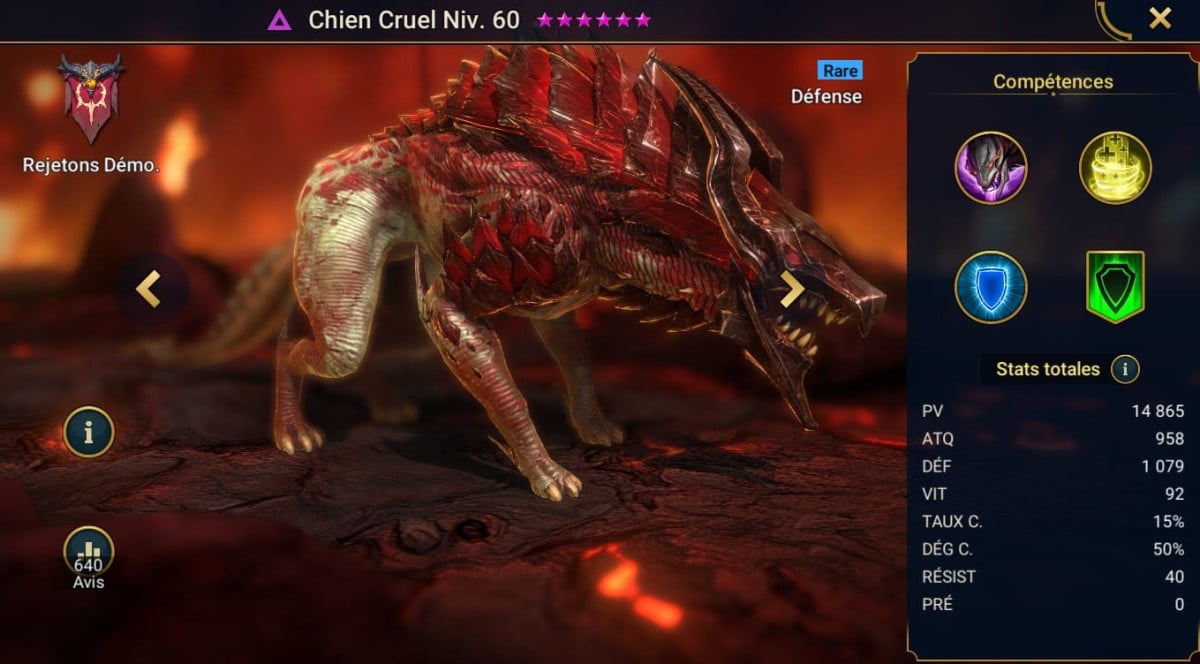The image size is (1200, 664).
Task: Select the blue shield skill icon
Action: [x=990, y=288]
